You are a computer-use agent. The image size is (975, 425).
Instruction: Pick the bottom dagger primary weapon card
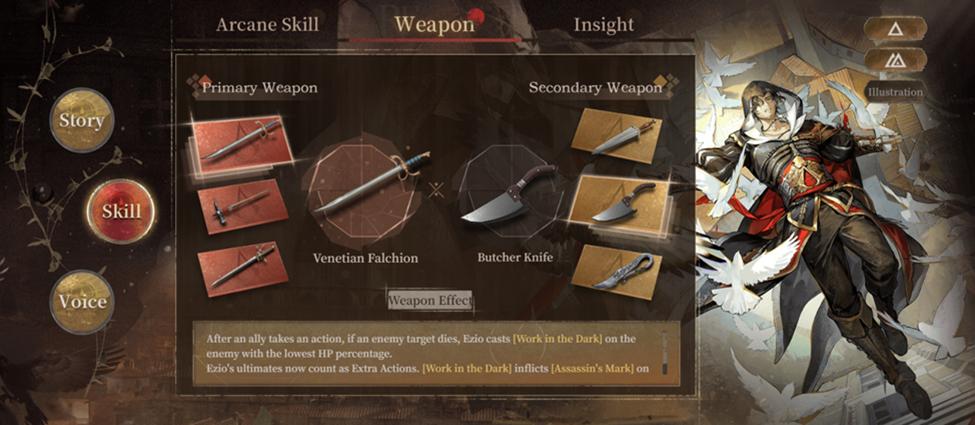click(241, 267)
